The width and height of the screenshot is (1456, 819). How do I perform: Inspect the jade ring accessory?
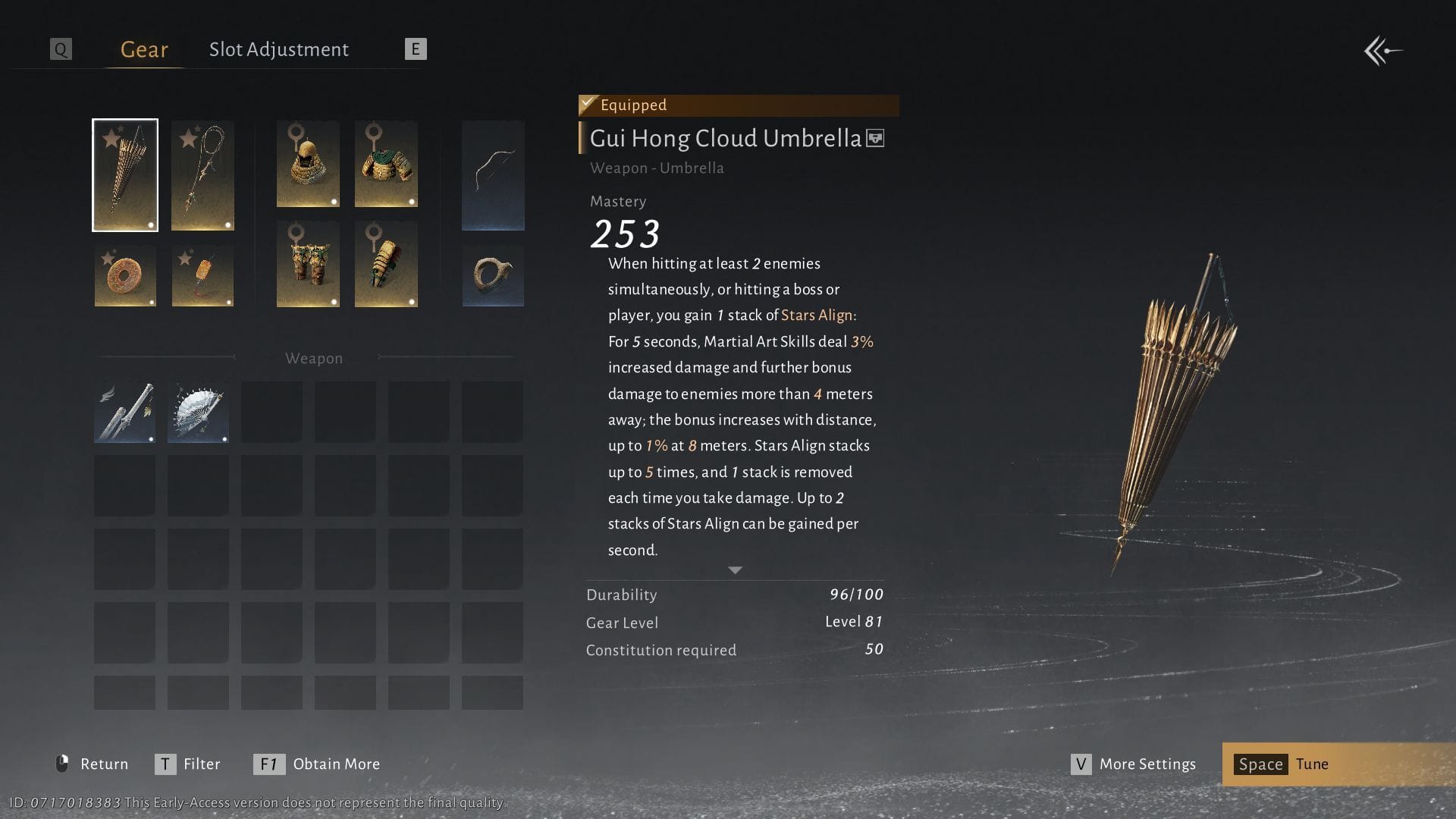point(493,275)
